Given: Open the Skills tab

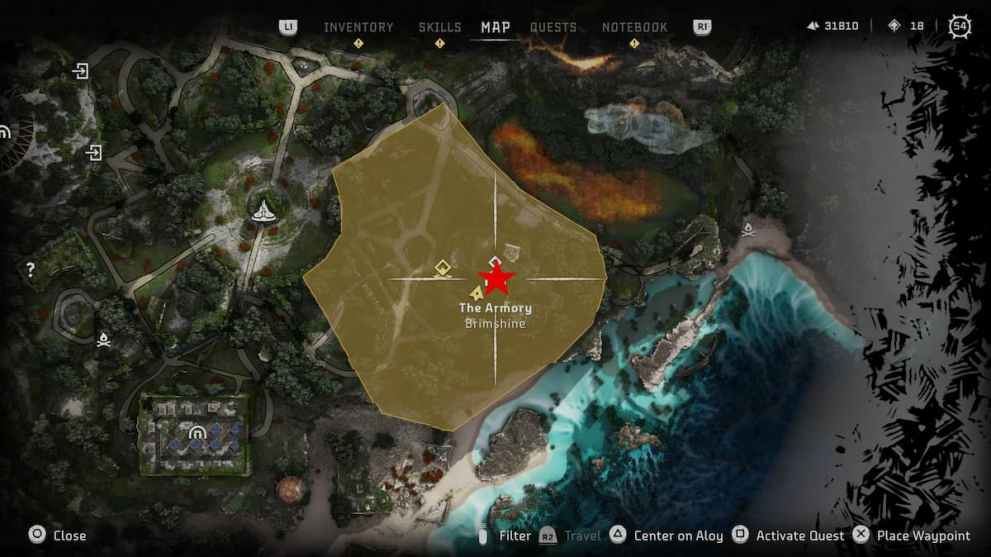Looking at the screenshot, I should [x=440, y=27].
